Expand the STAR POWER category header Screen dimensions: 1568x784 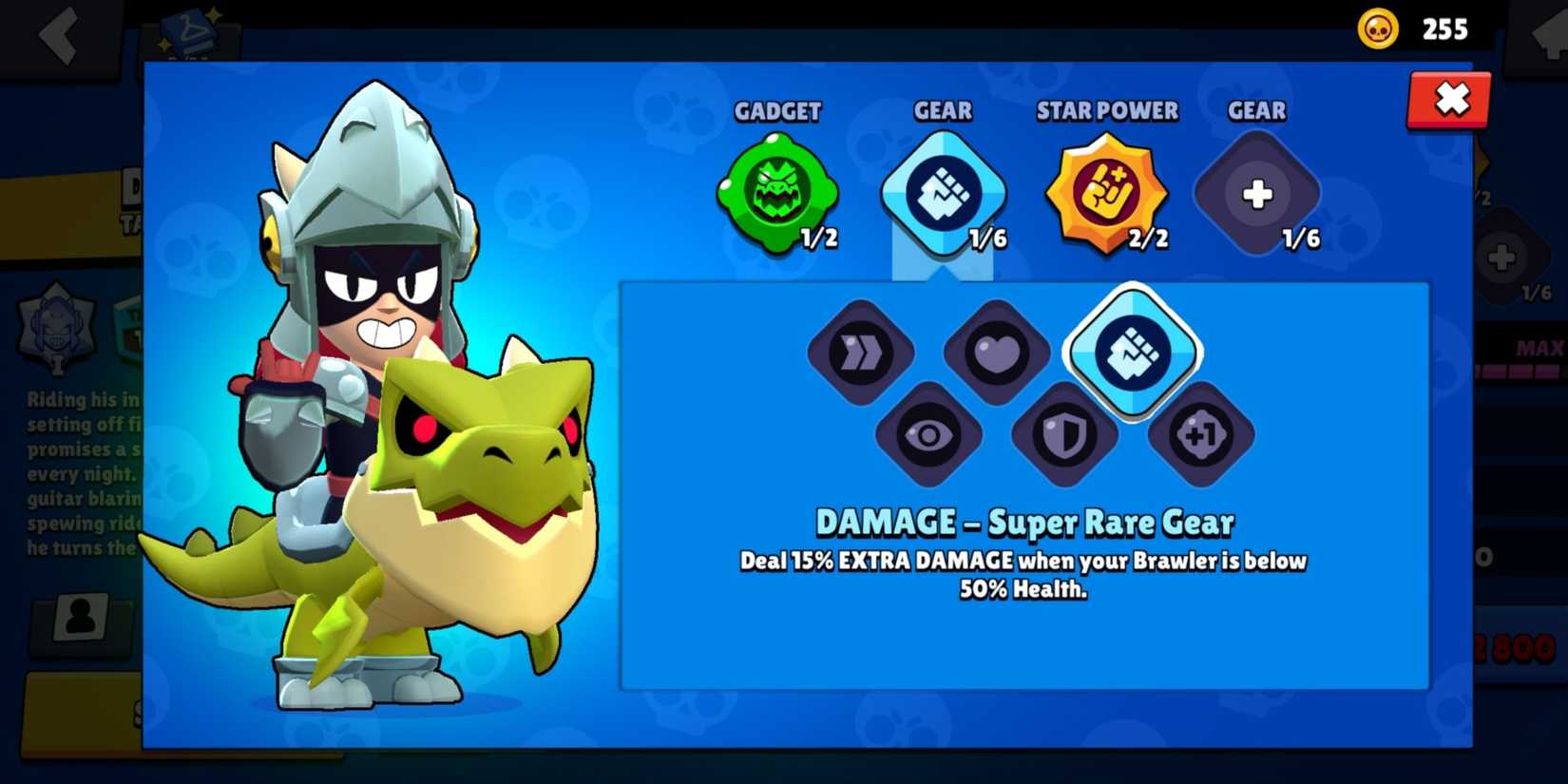click(1106, 111)
